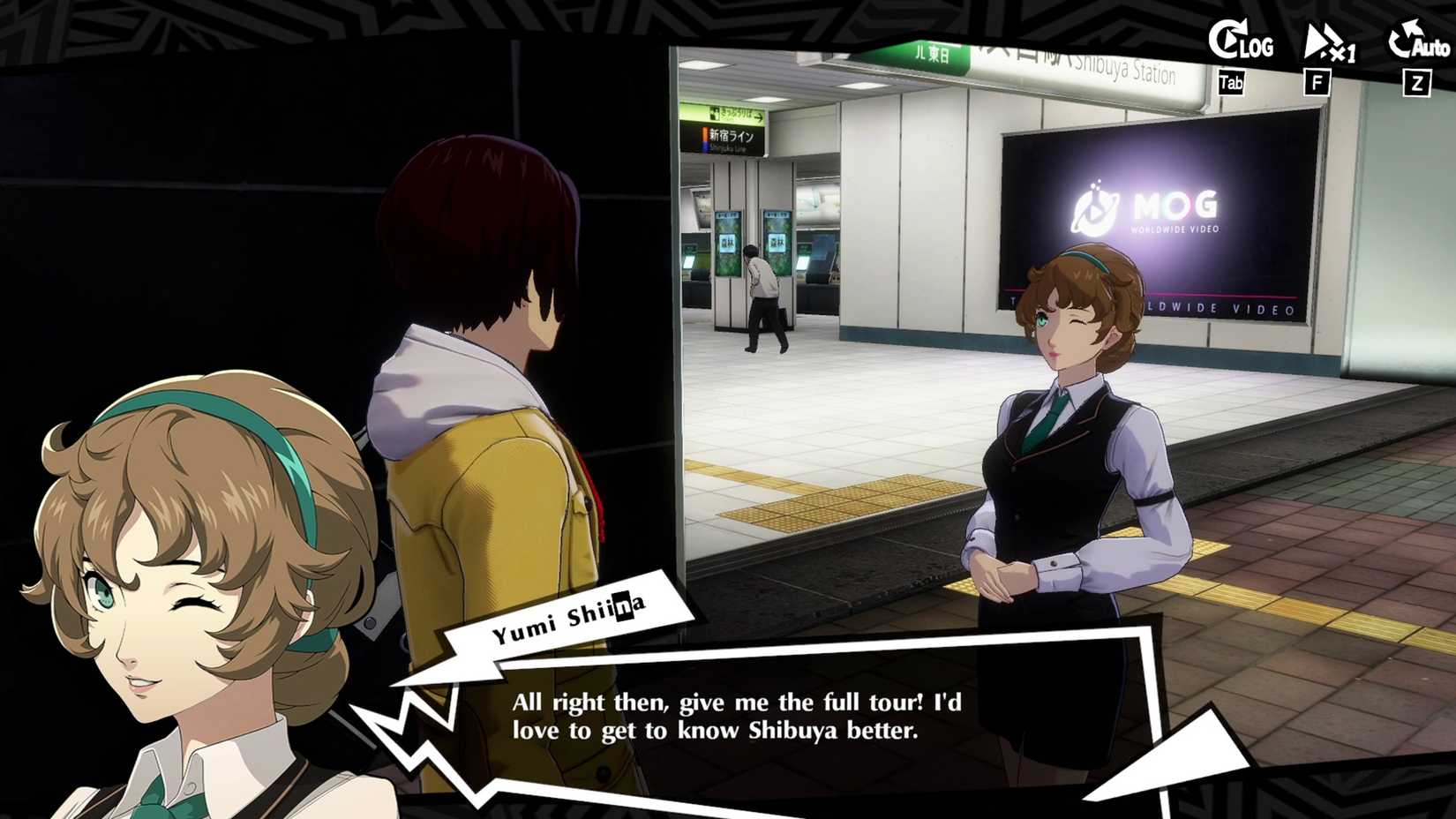The width and height of the screenshot is (1456, 819).
Task: Expand the Yumi Shiina name banner
Action: pyautogui.click(x=570, y=618)
